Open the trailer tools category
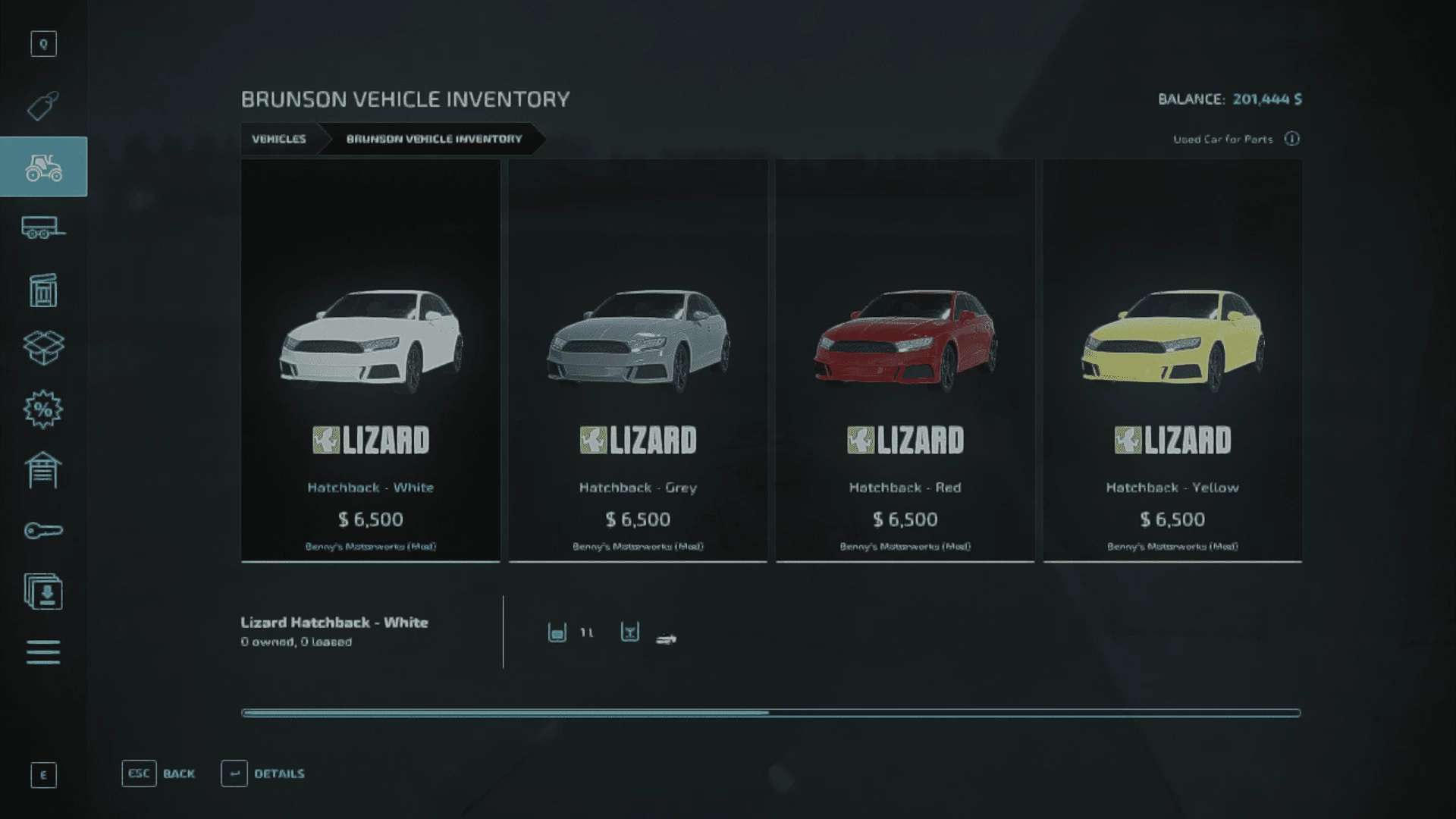The image size is (1456, 819). (43, 227)
